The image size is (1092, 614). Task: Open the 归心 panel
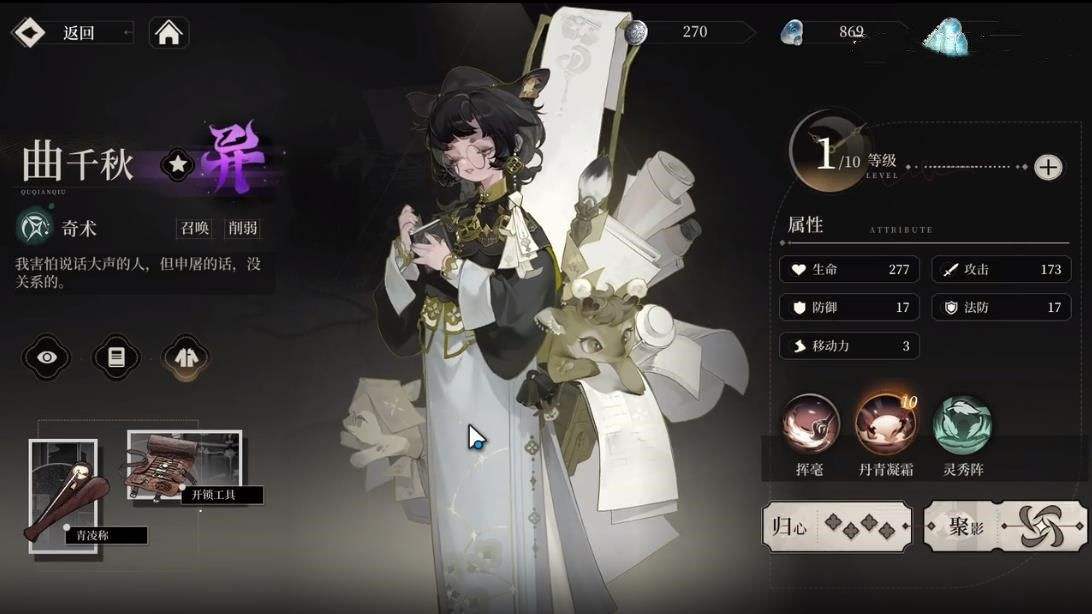[836, 526]
